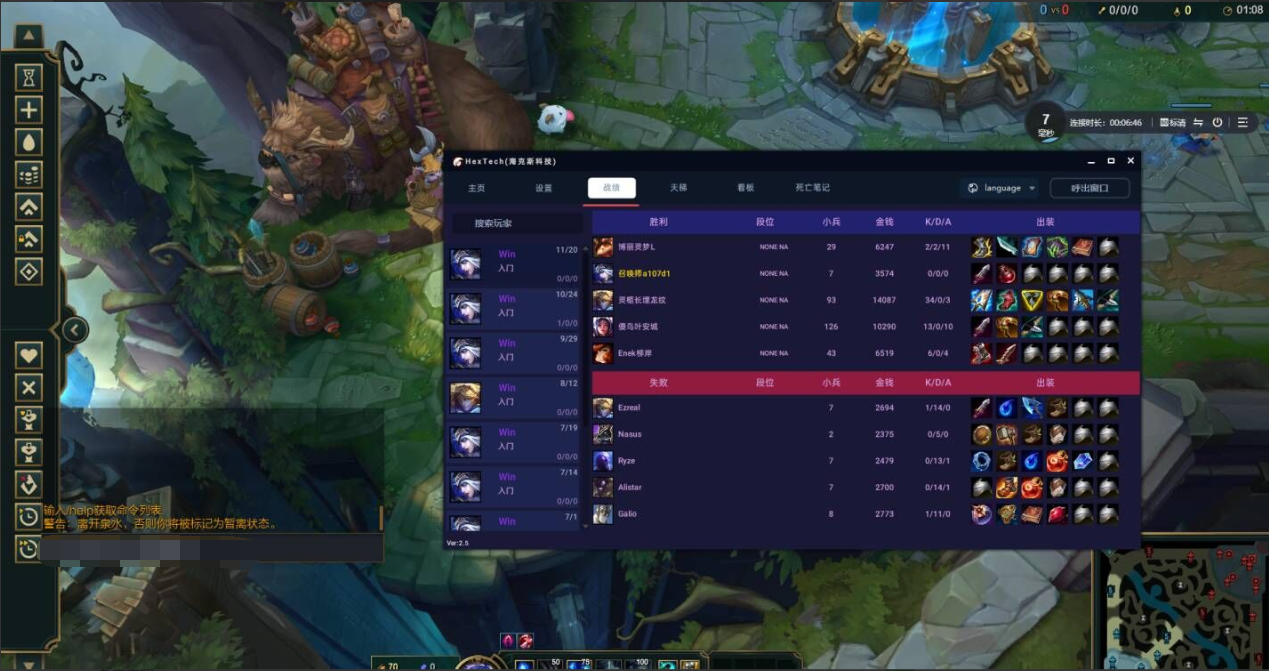Open the 天梯 ladder tab
Screen dimensions: 1269x671
pyautogui.click(x=678, y=188)
